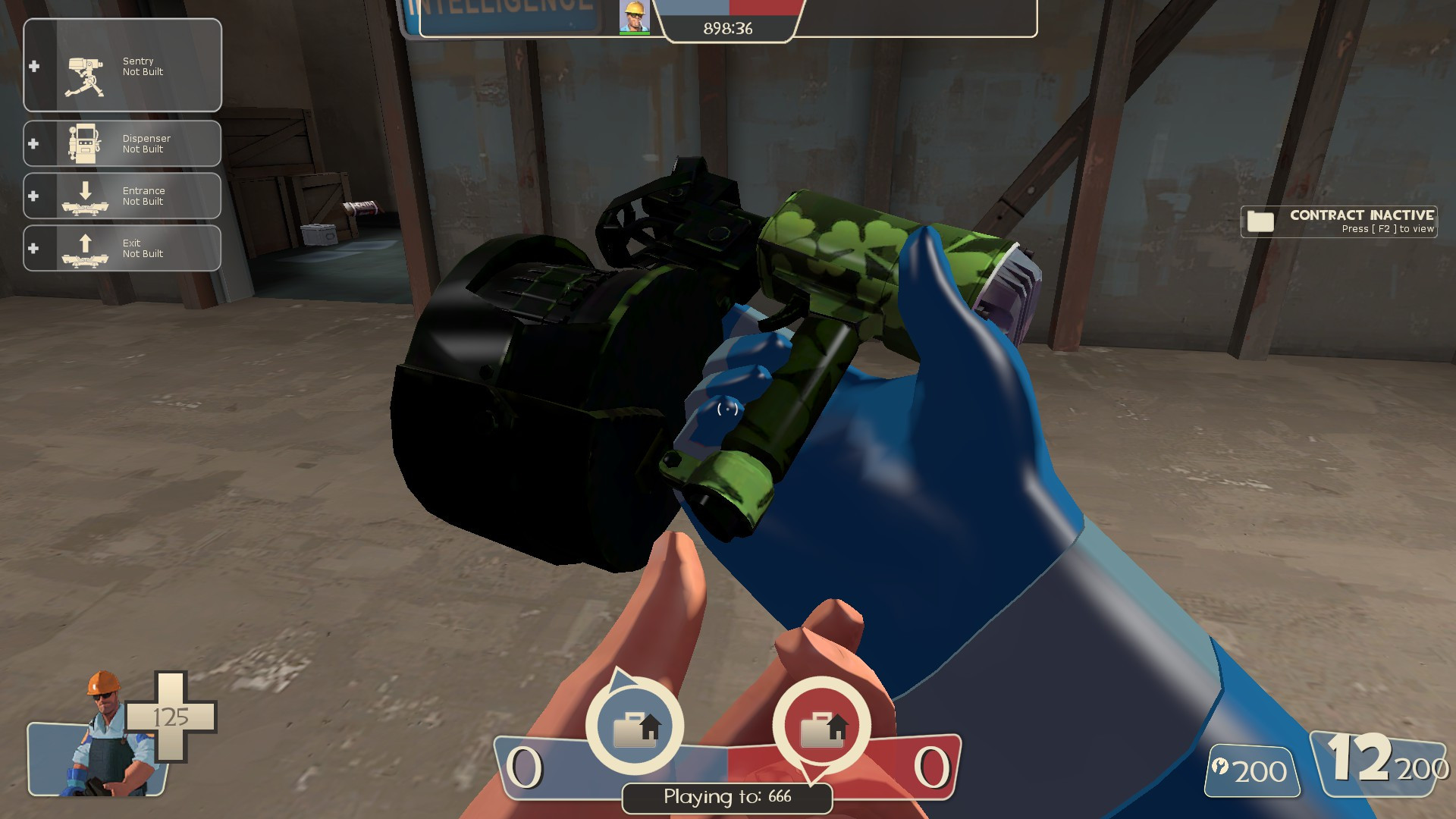Click the Teleporter Entrance icon
1456x819 pixels.
point(85,196)
